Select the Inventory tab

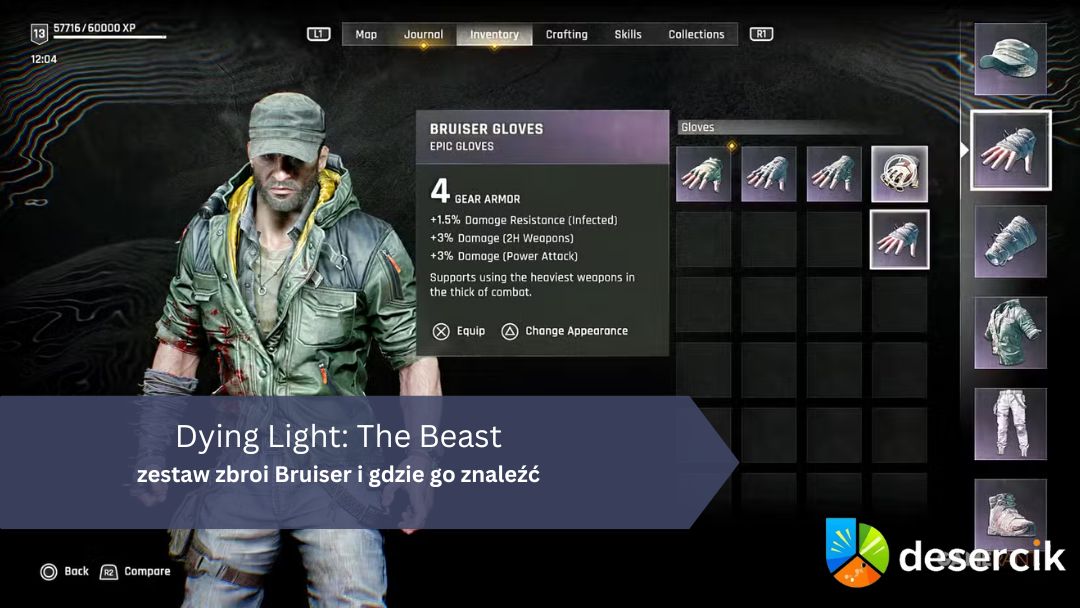[x=494, y=34]
